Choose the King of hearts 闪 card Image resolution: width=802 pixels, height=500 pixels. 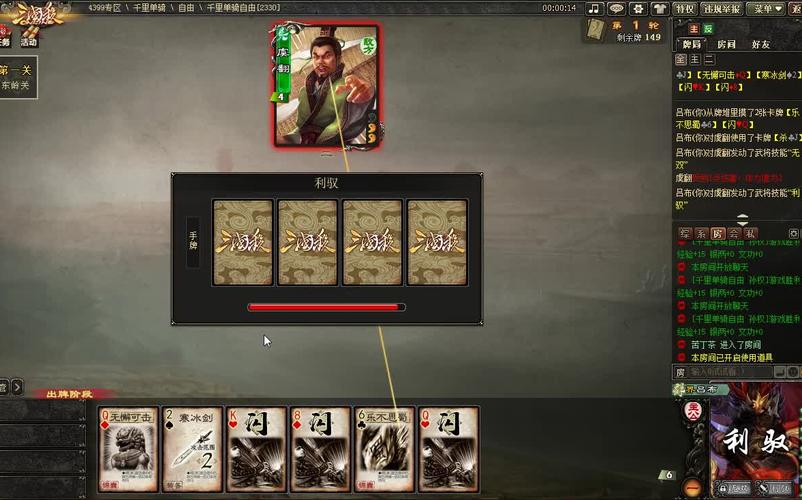pyautogui.click(x=256, y=448)
